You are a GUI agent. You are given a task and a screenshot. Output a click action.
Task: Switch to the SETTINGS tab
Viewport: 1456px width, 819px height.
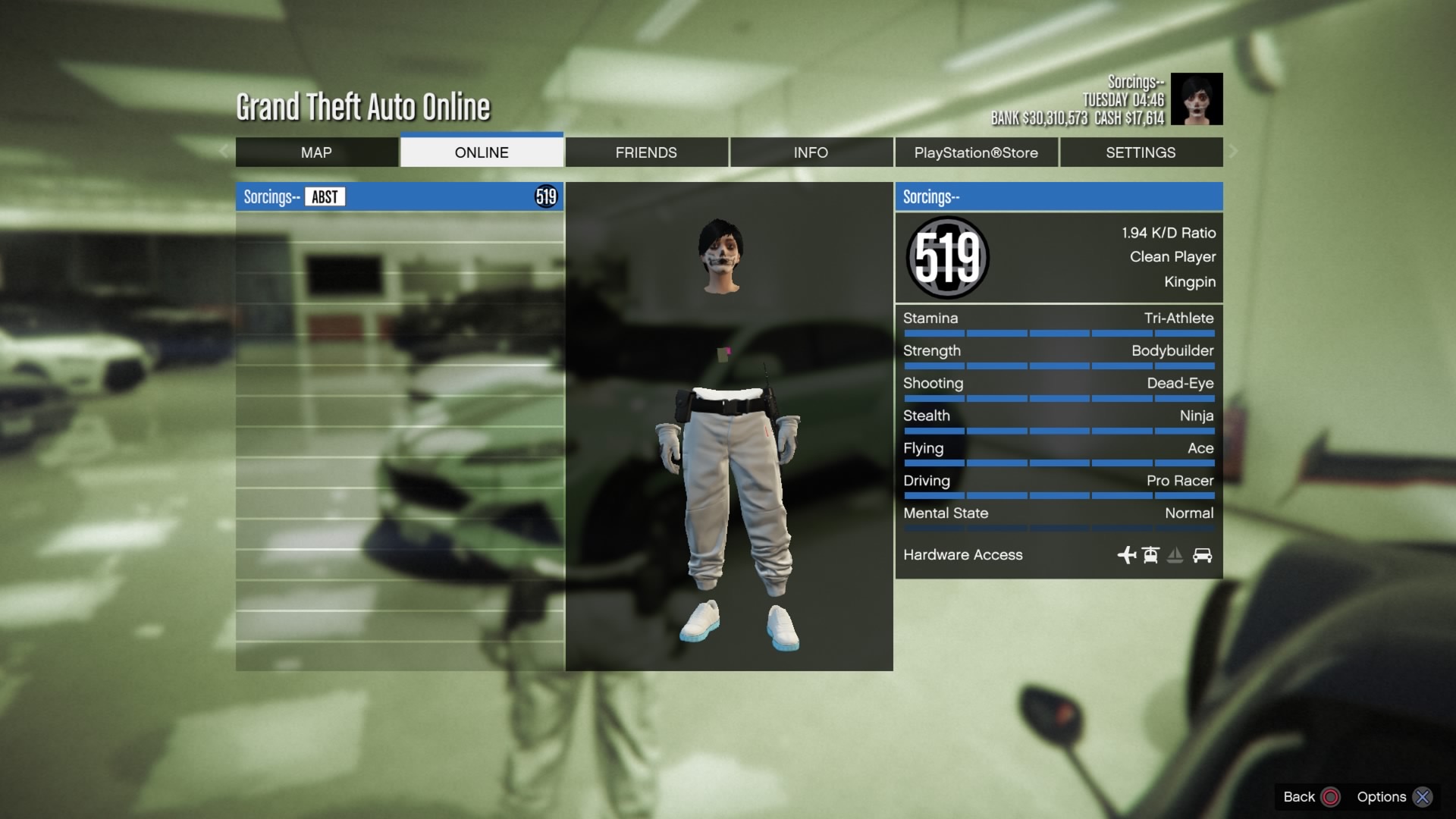pyautogui.click(x=1141, y=152)
